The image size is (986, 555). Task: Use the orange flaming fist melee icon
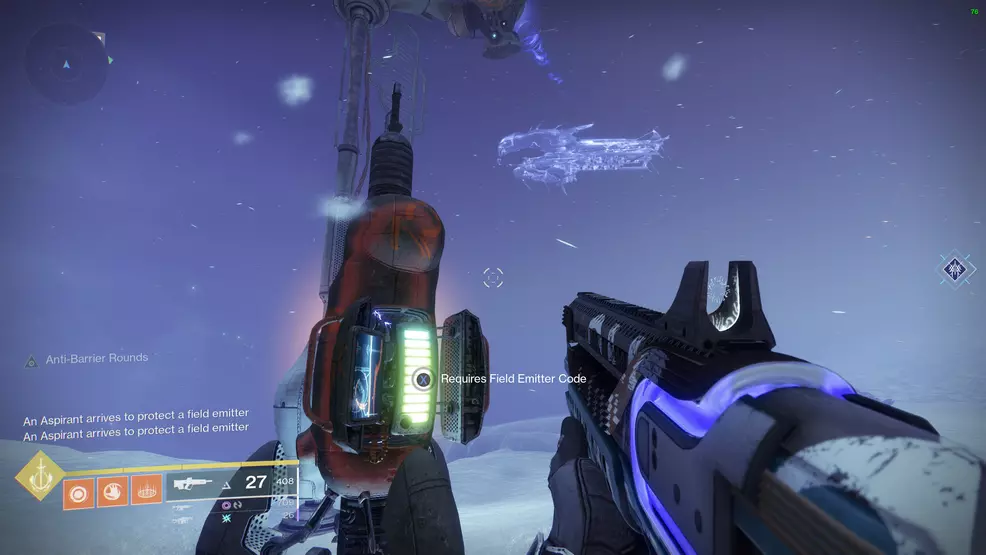112,491
